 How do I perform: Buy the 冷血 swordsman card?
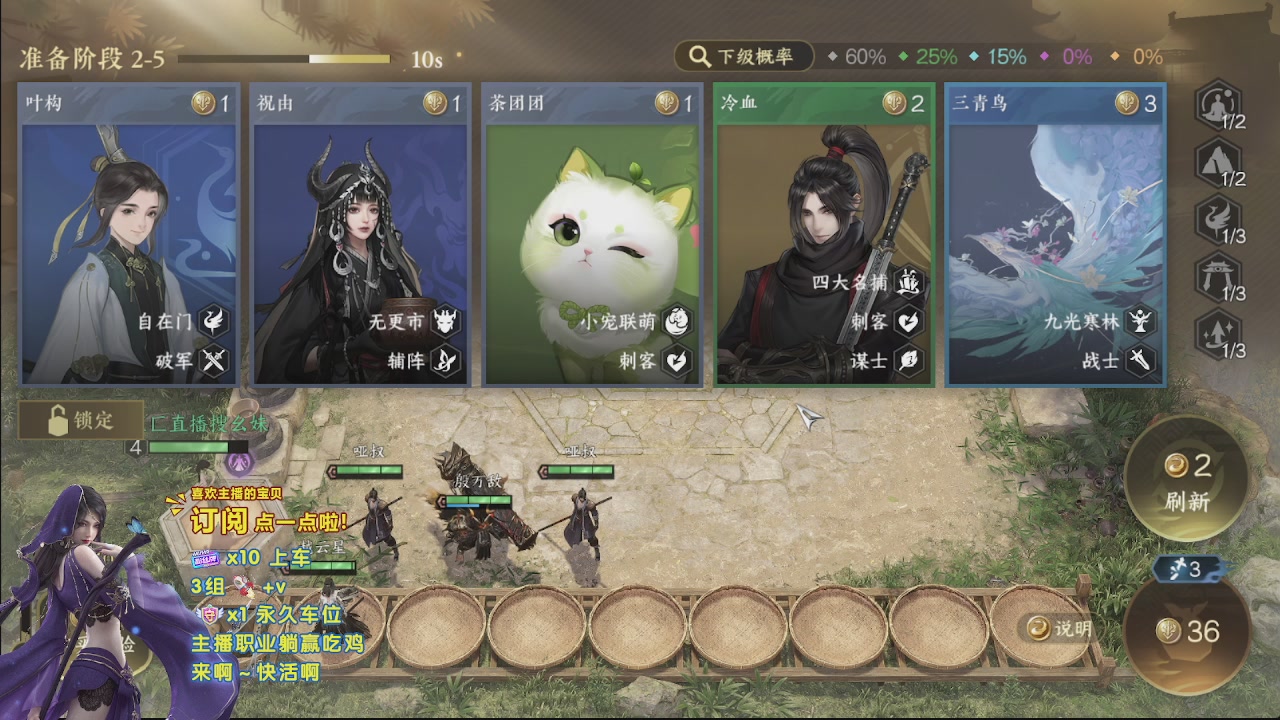click(x=824, y=235)
